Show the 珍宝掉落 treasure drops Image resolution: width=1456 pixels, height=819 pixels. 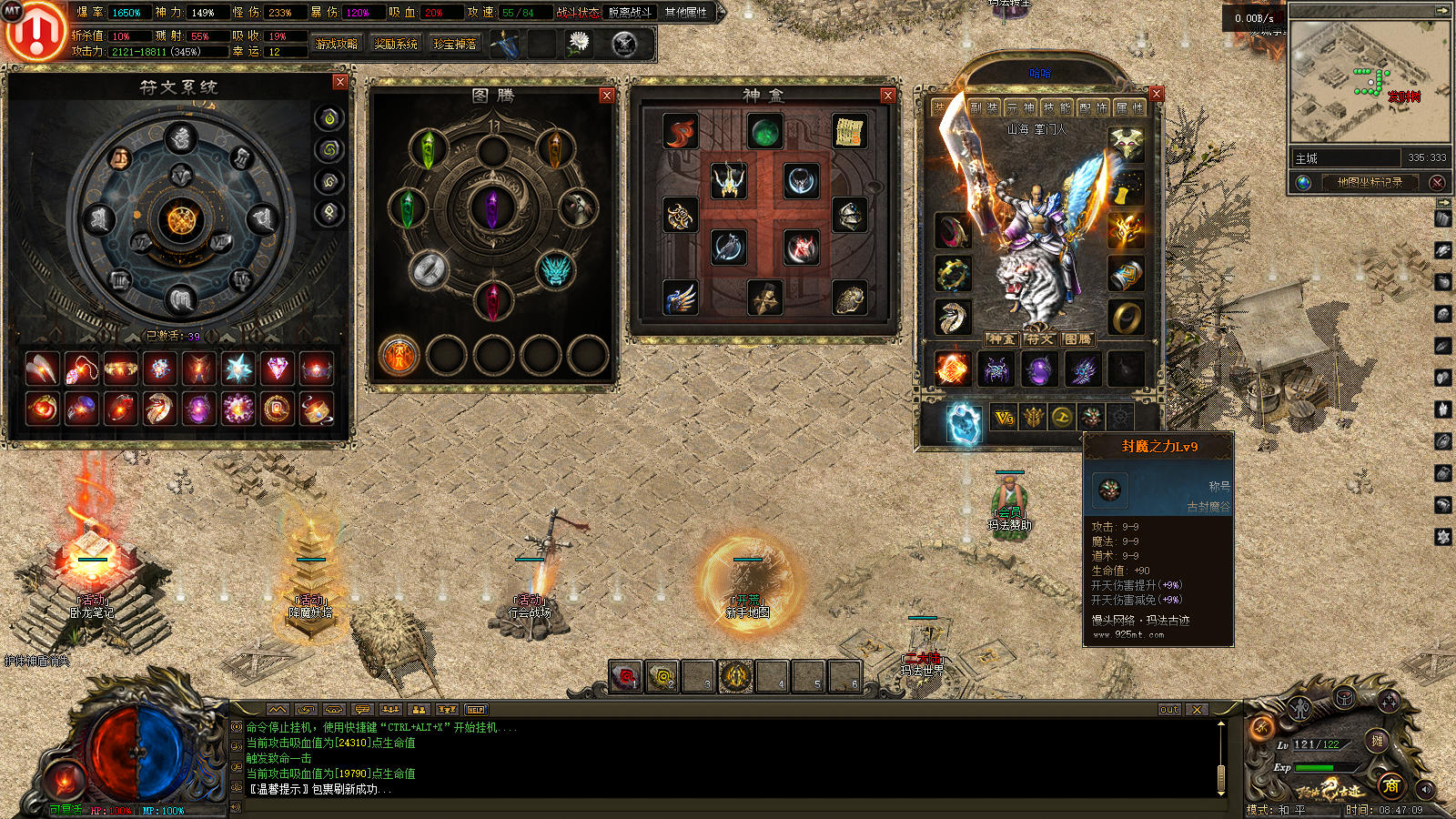click(455, 44)
